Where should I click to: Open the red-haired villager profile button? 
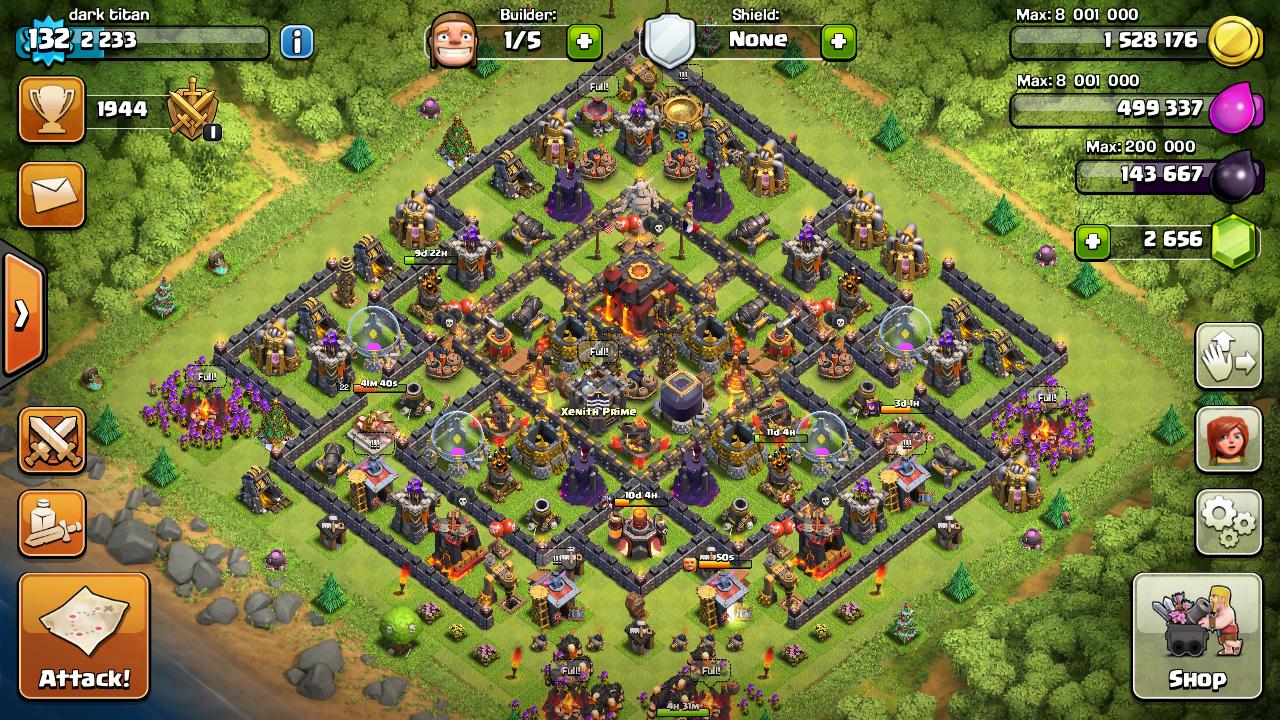(1228, 439)
